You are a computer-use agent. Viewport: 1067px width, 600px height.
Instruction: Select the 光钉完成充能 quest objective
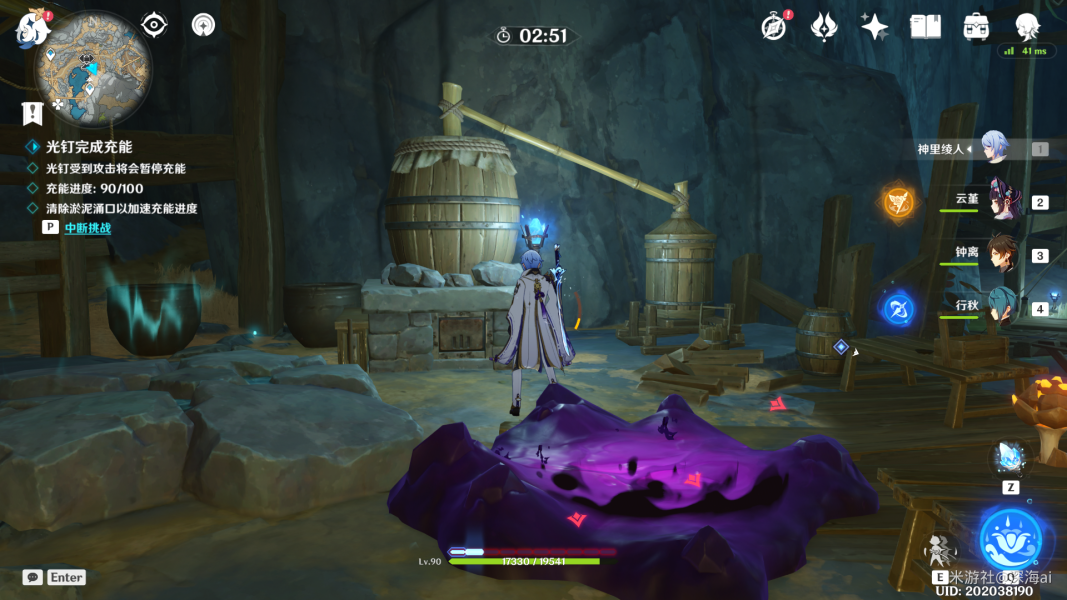[x=89, y=147]
